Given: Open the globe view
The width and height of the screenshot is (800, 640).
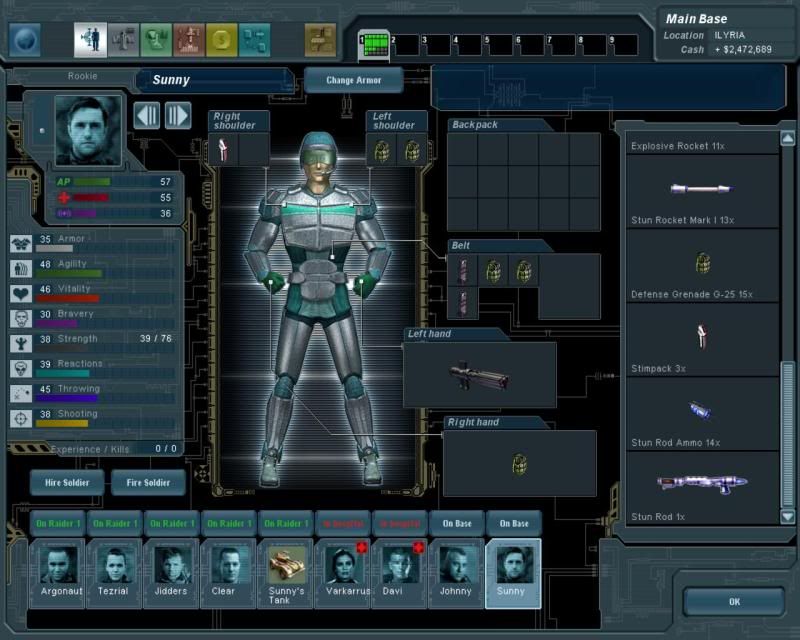Looking at the screenshot, I should coord(25,40).
